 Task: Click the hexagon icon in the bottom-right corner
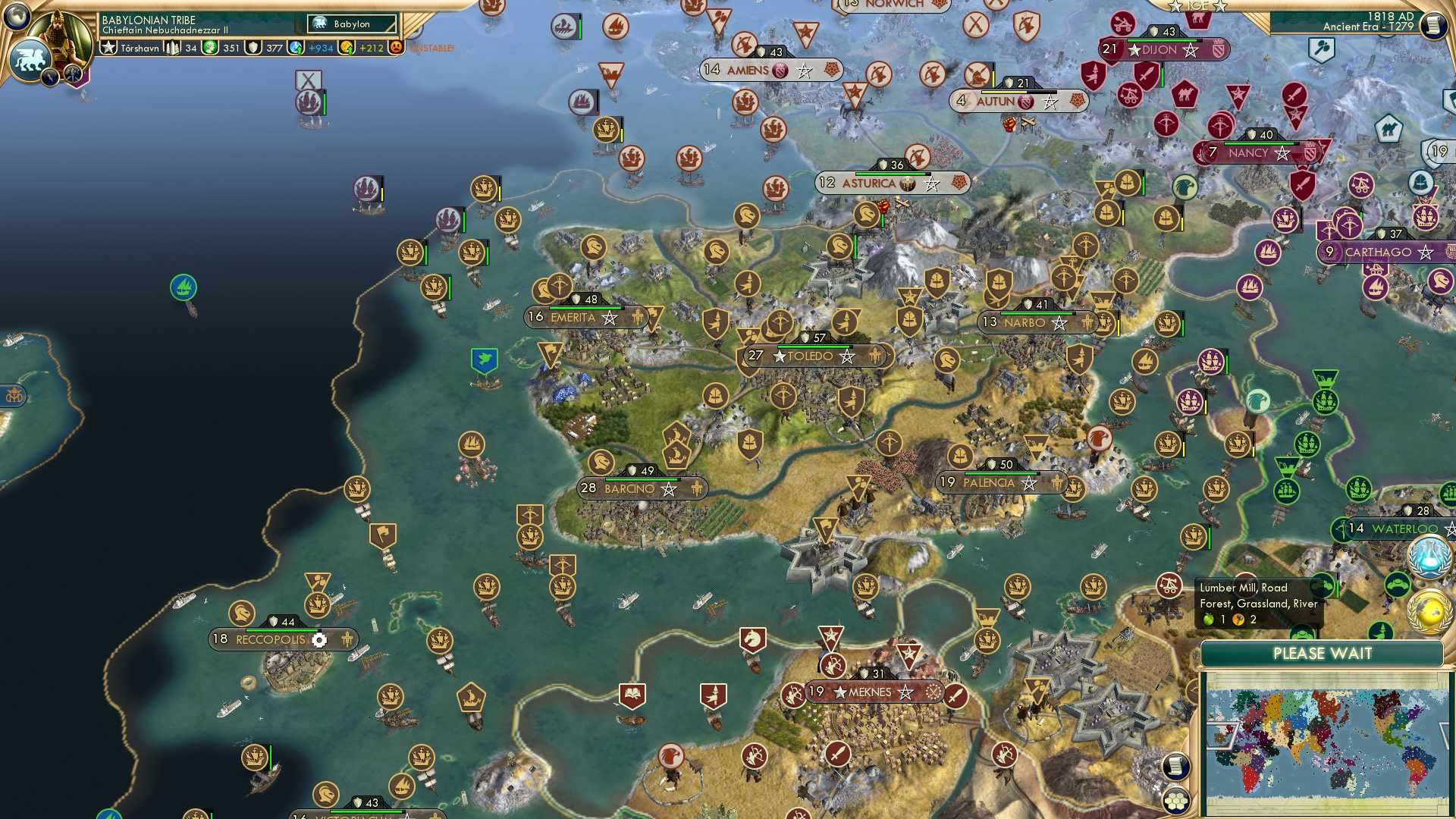pyautogui.click(x=1175, y=801)
